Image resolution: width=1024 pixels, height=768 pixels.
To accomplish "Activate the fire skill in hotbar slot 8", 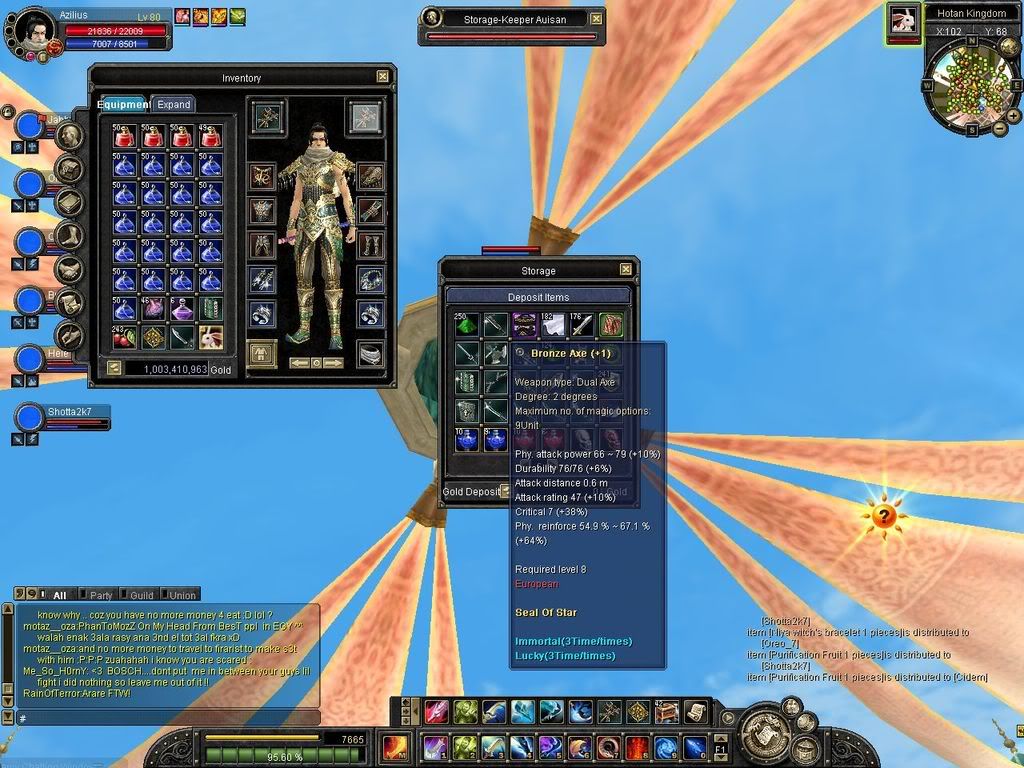I will [637, 747].
